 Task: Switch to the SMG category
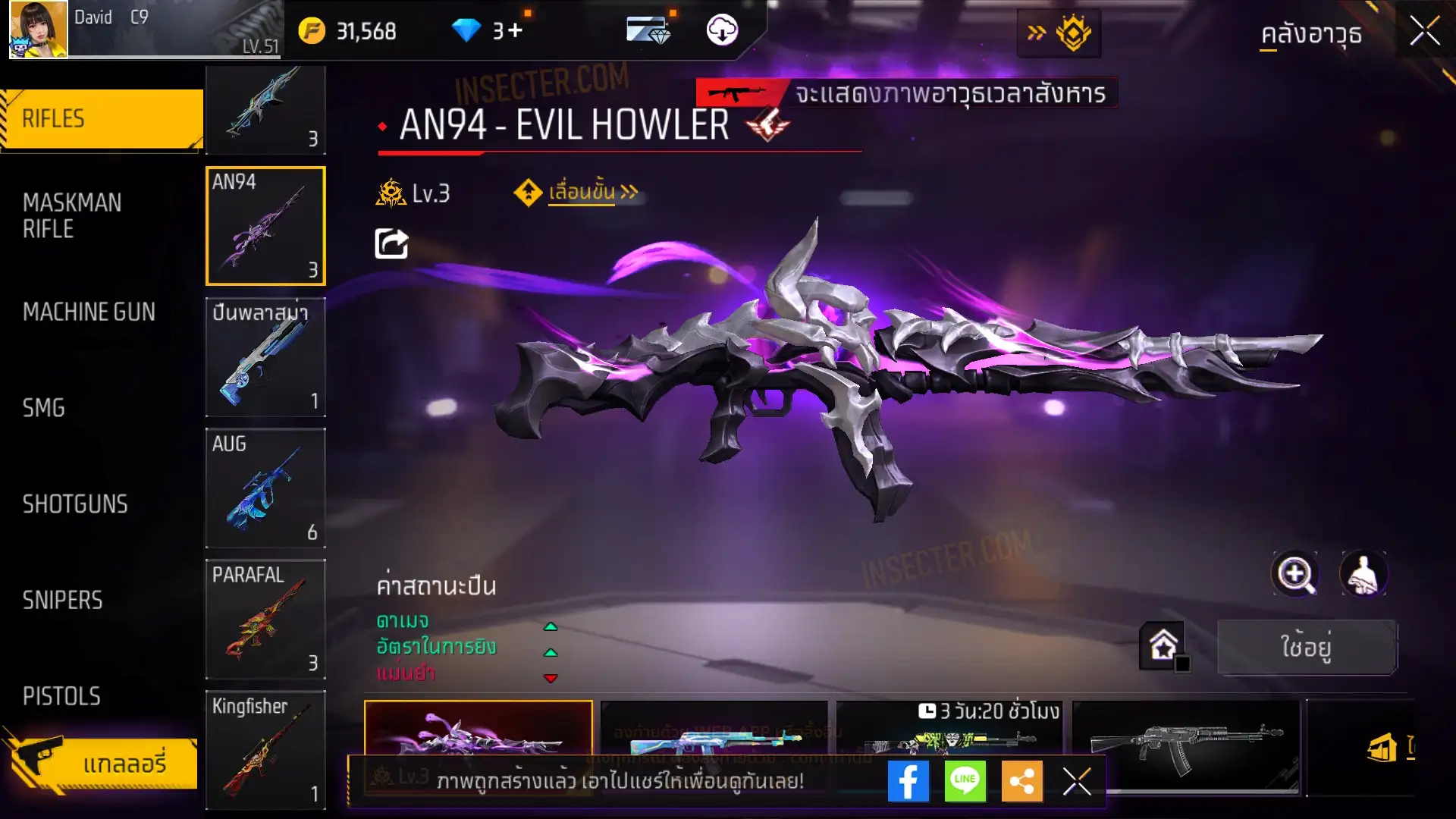pyautogui.click(x=44, y=408)
